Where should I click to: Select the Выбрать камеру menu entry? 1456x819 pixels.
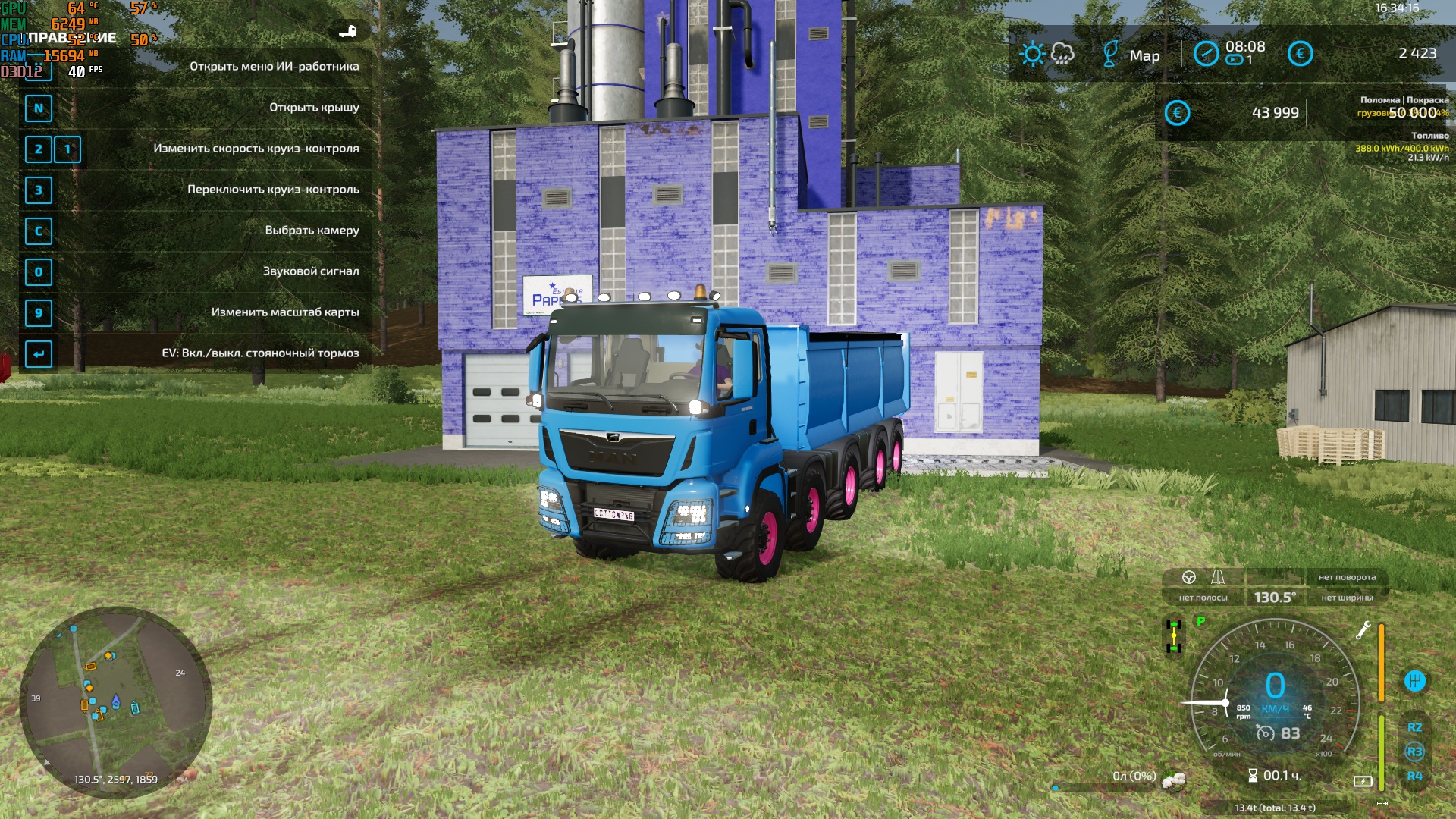tap(312, 229)
